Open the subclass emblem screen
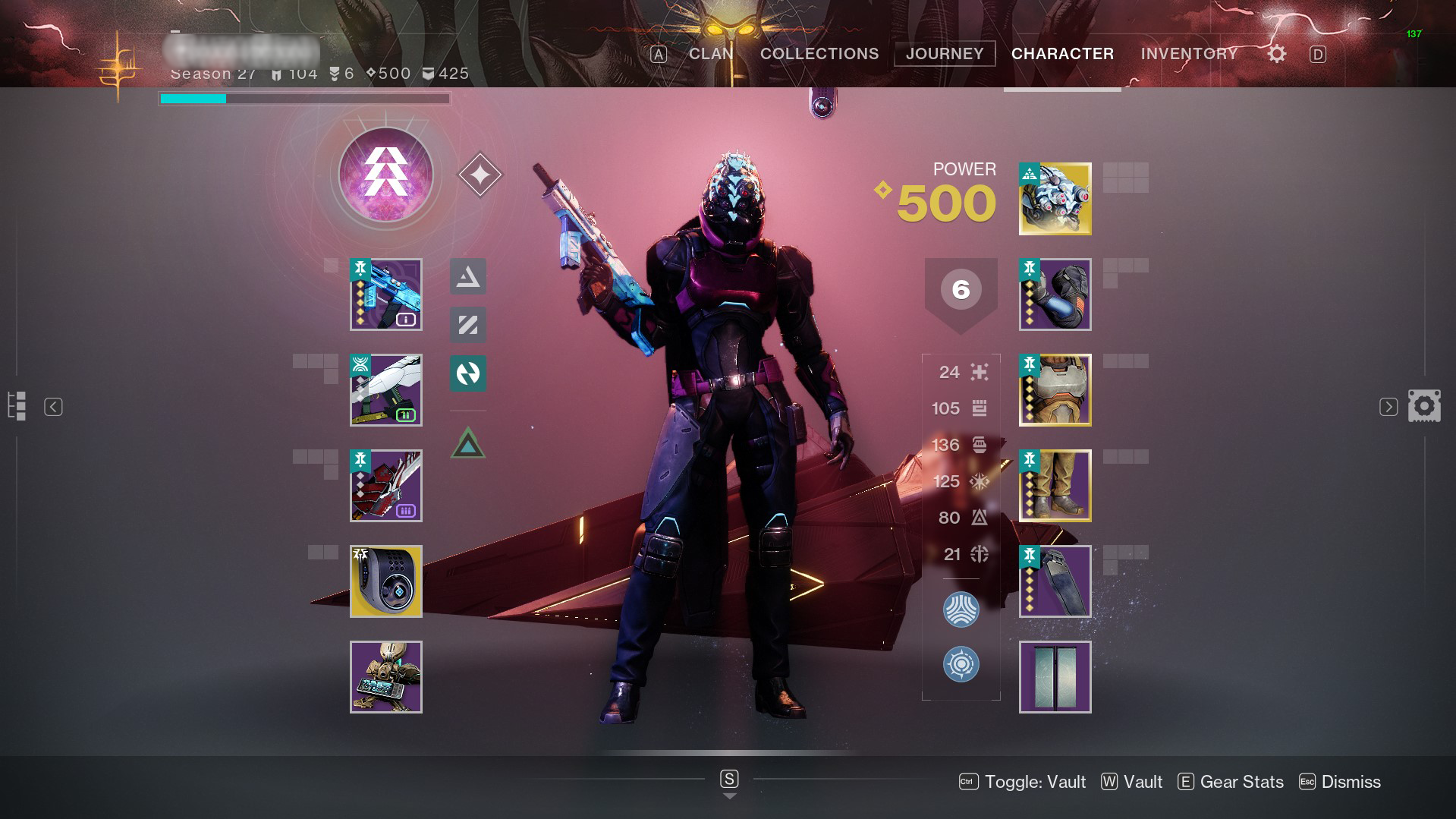Image resolution: width=1456 pixels, height=819 pixels. 385,175
